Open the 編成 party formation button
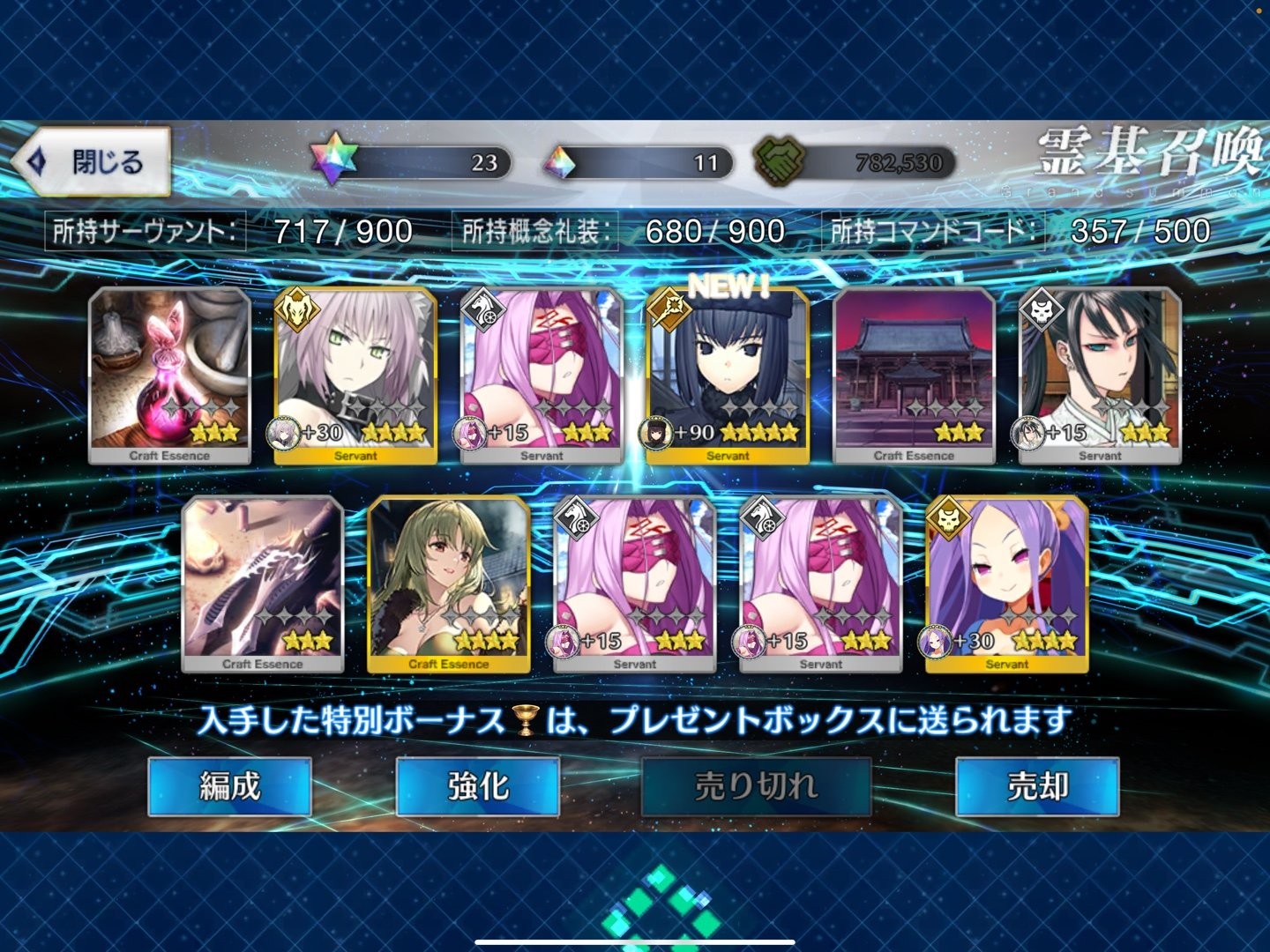This screenshot has width=1270, height=952. point(229,785)
